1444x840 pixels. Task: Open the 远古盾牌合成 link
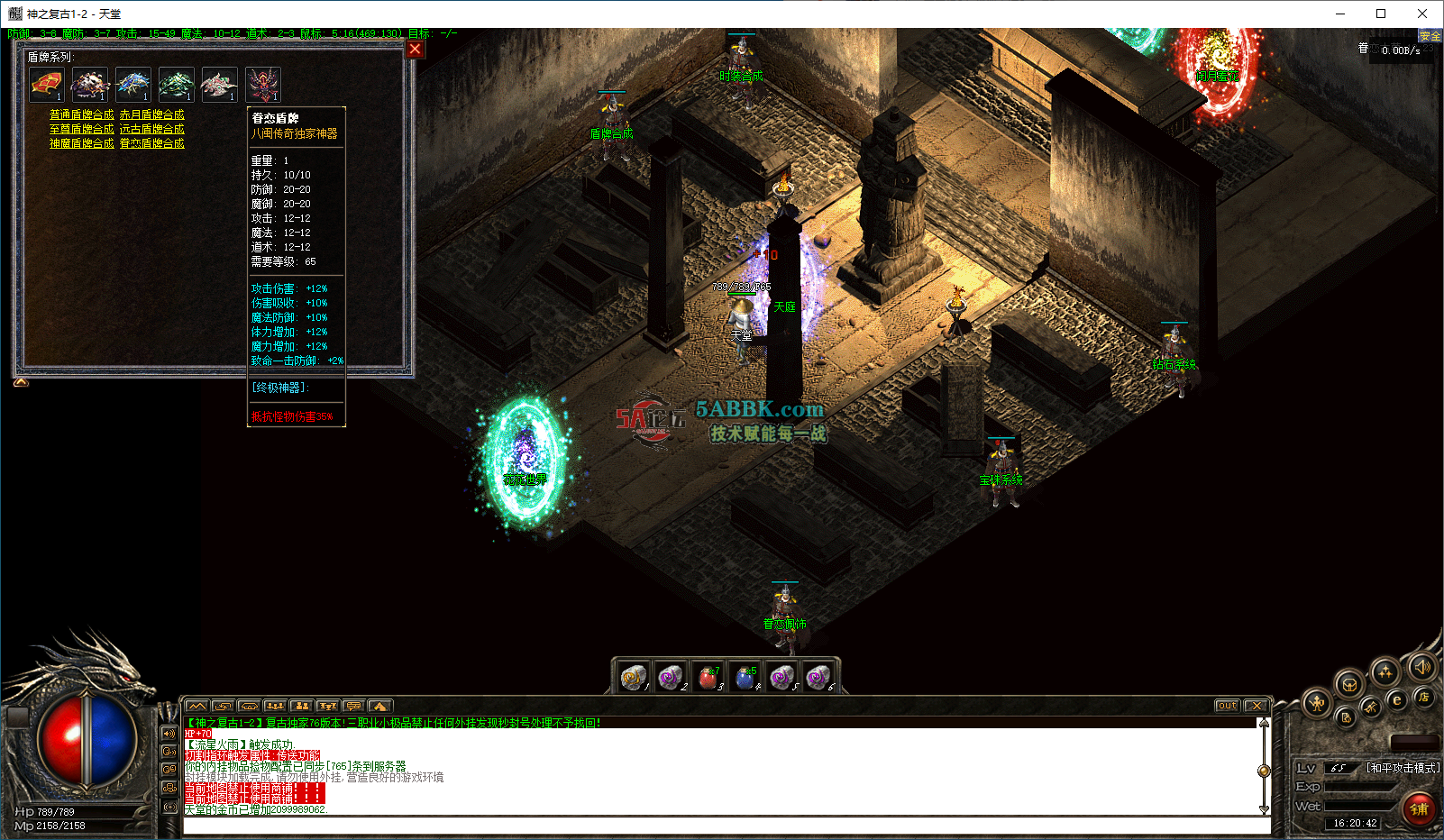click(x=151, y=129)
